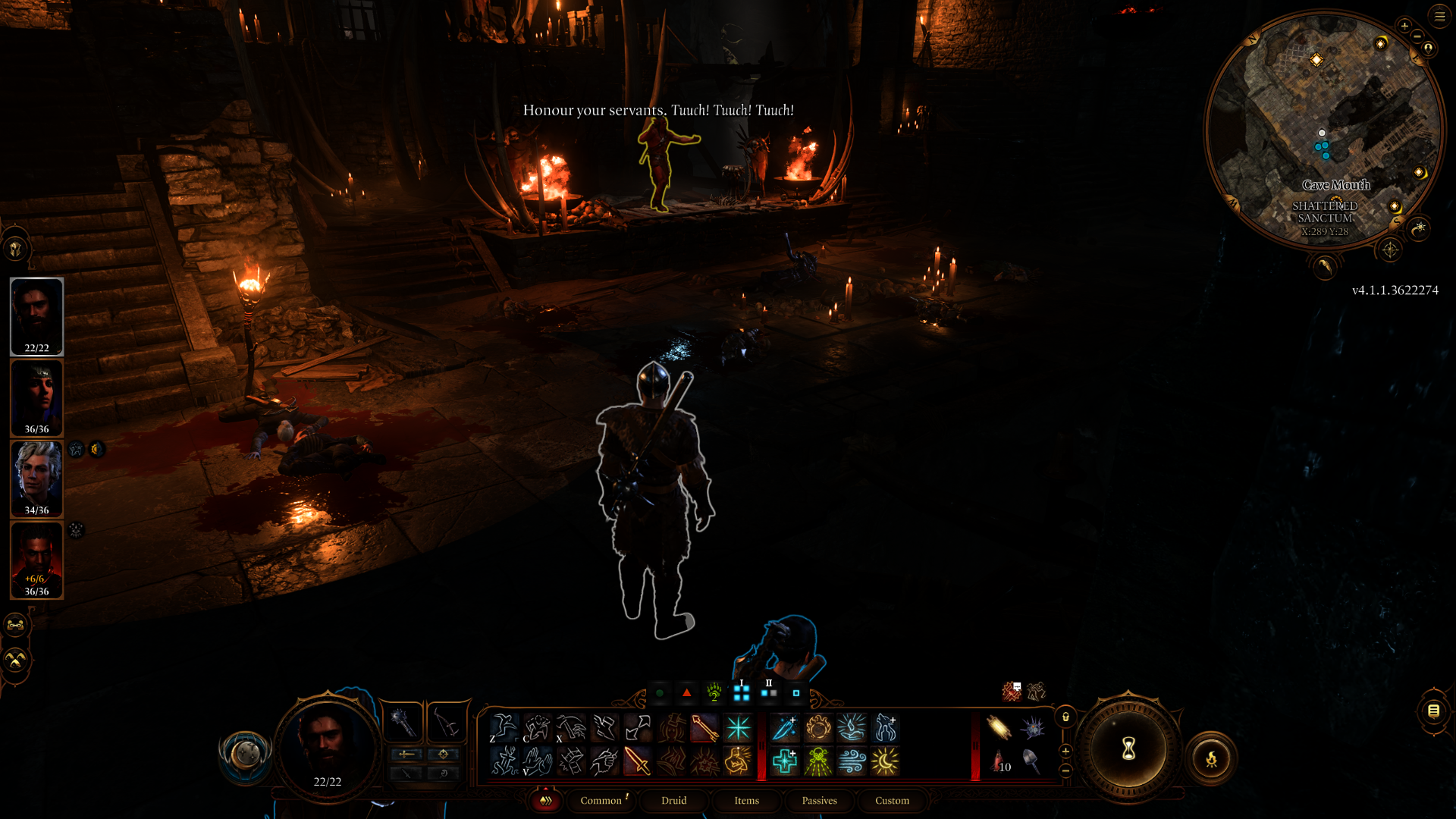The image size is (1456, 819).
Task: Open the main menu hamburger button
Action: point(1439,16)
